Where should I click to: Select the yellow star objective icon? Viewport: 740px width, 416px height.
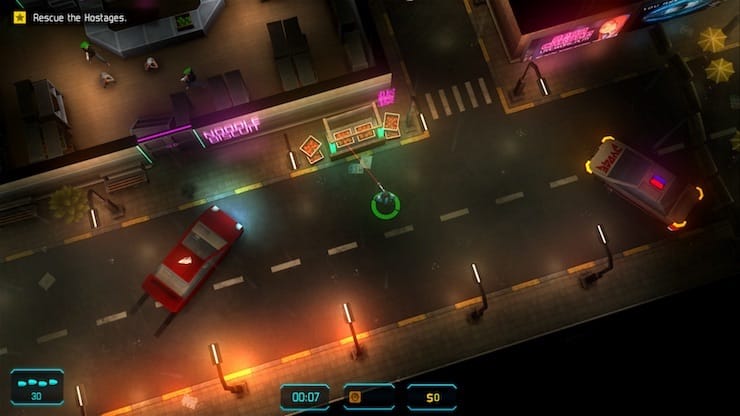pyautogui.click(x=19, y=17)
